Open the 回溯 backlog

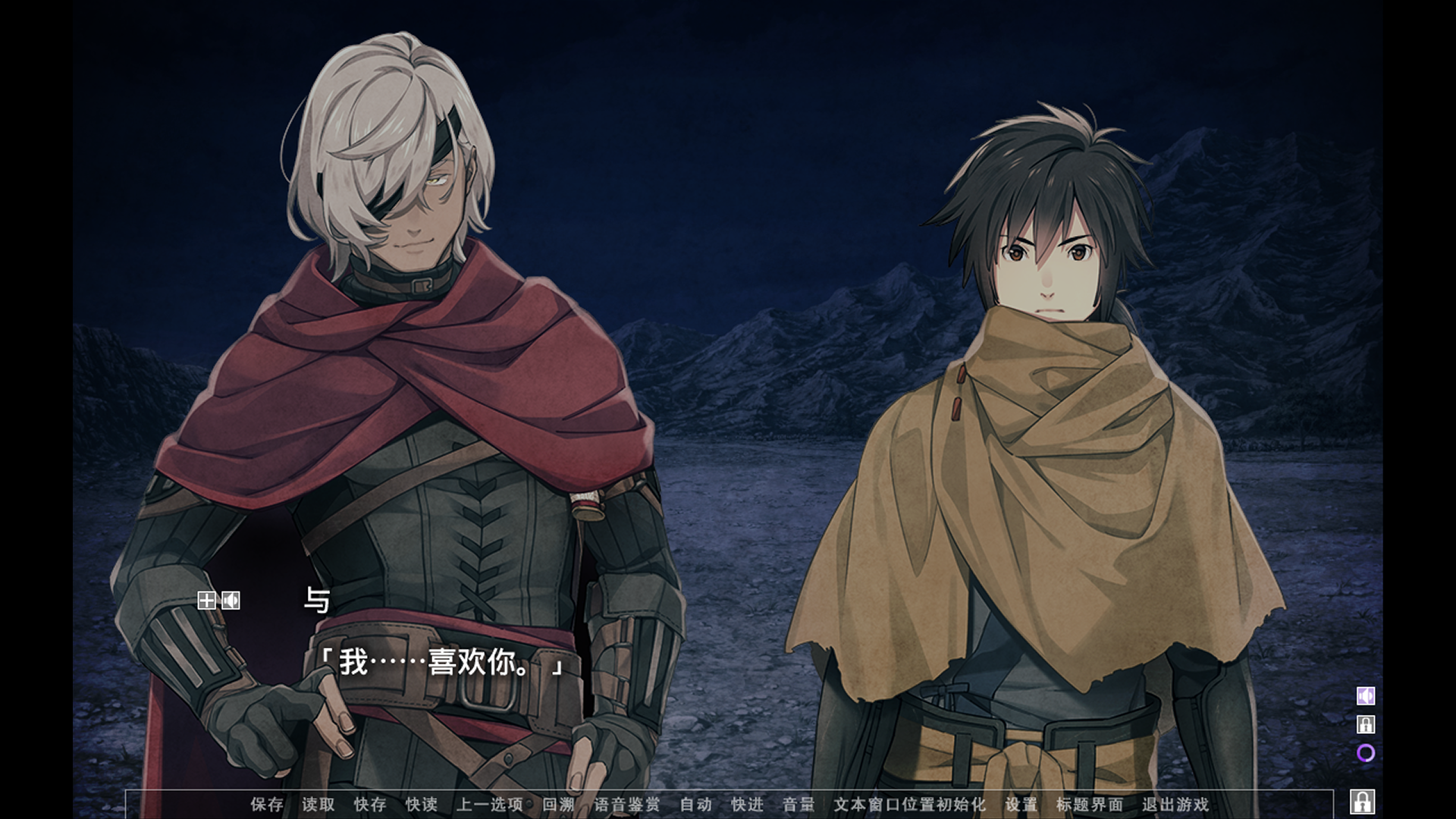pos(559,804)
